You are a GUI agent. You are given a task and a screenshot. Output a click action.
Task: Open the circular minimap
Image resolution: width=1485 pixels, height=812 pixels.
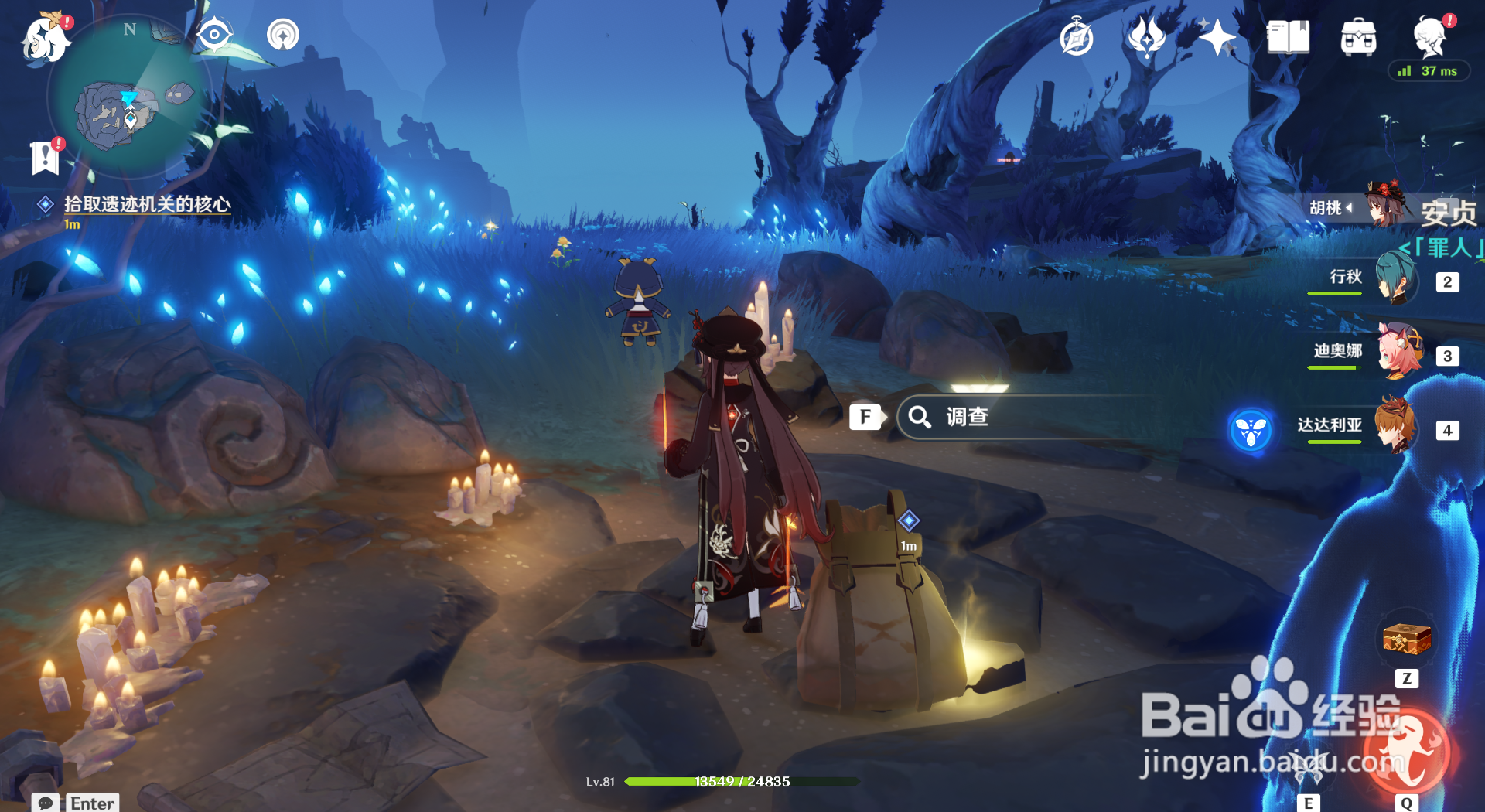[x=130, y=97]
